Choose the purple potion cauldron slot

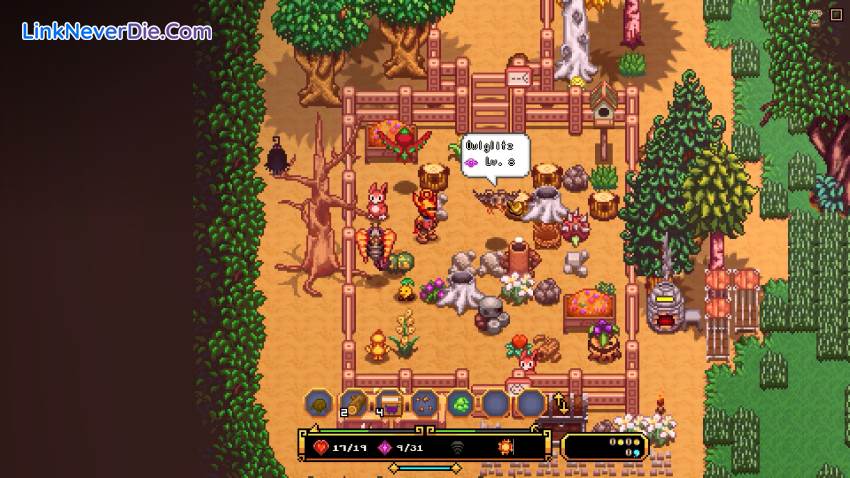(389, 403)
